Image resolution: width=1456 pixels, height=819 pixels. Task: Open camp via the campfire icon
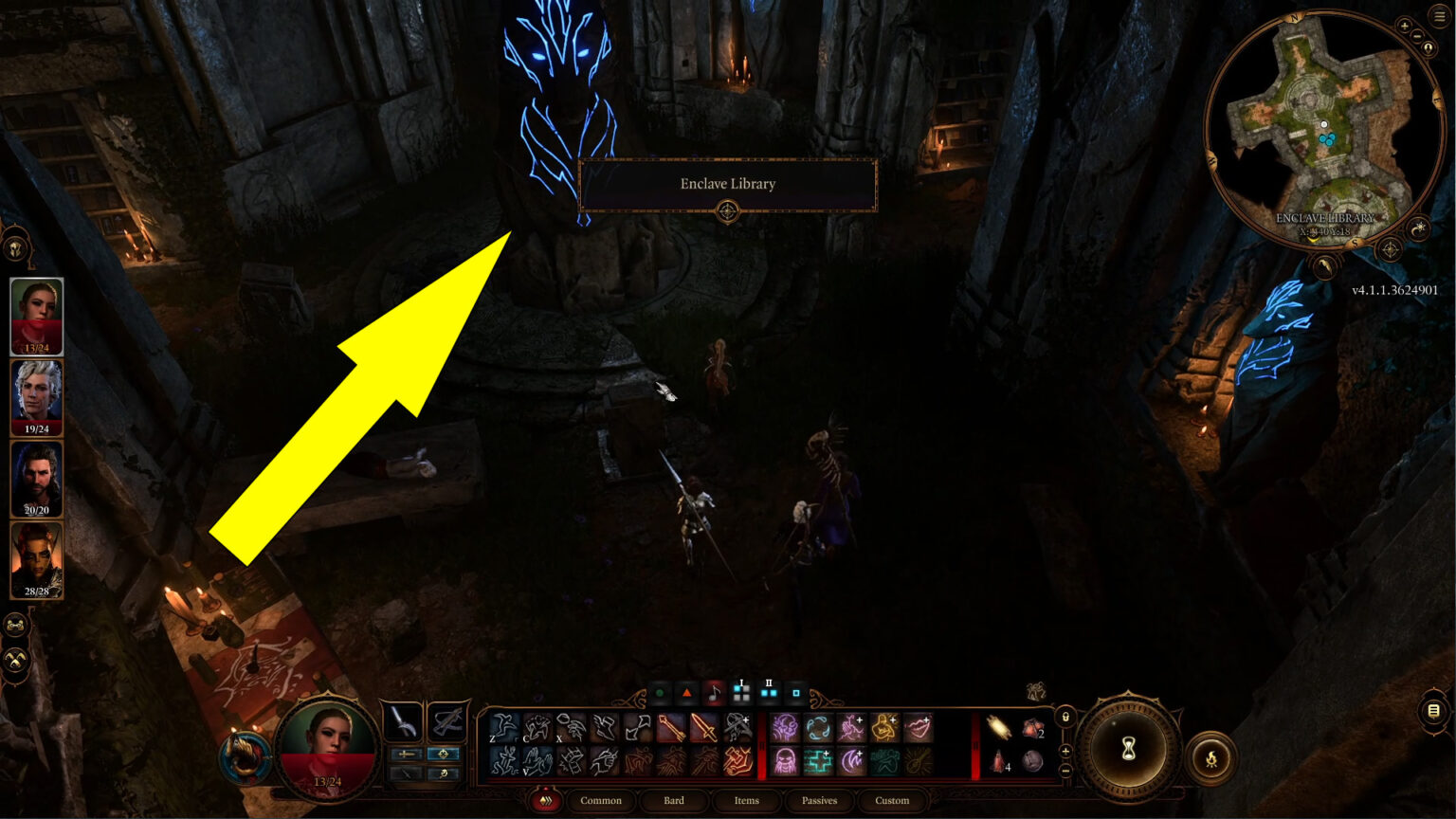[x=1211, y=758]
